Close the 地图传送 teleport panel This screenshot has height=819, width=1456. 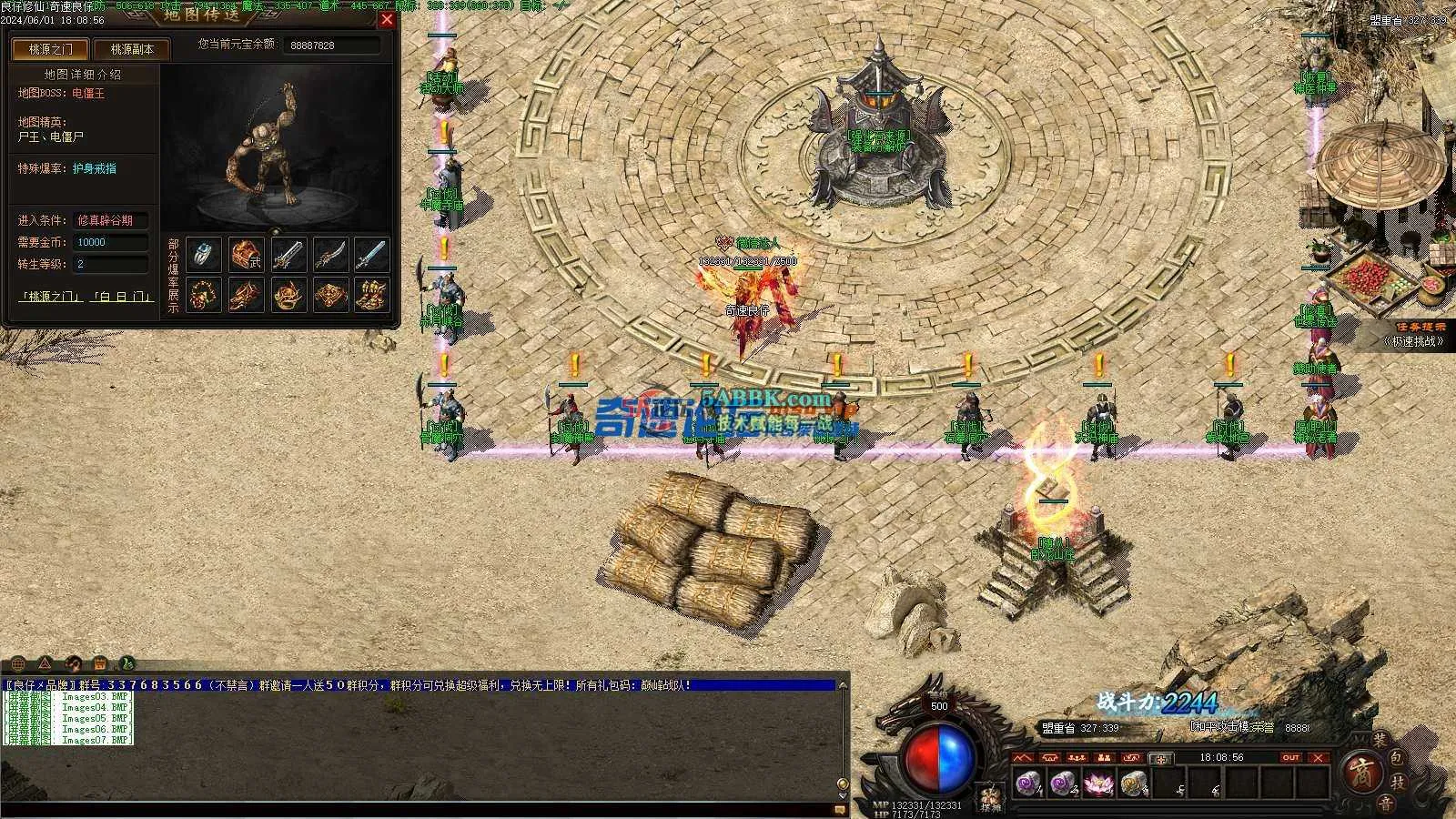[x=387, y=19]
